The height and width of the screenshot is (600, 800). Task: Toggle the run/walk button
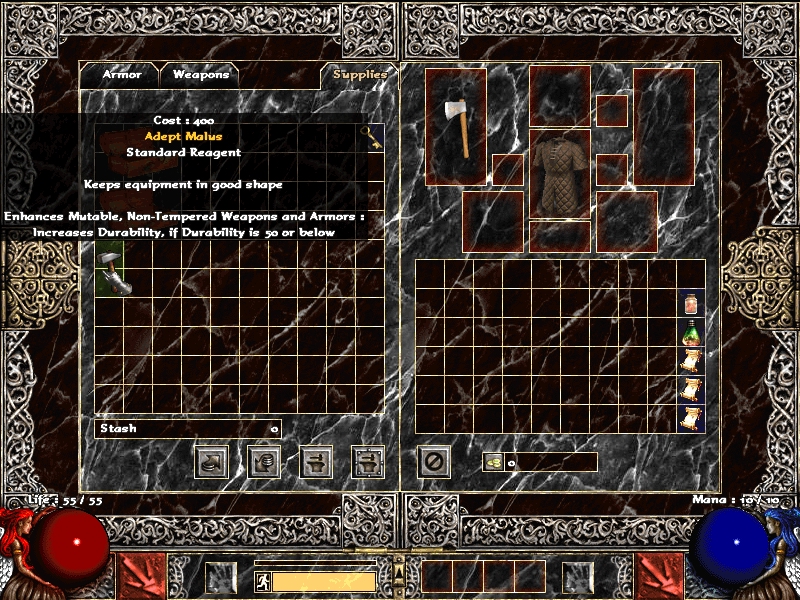tap(261, 581)
